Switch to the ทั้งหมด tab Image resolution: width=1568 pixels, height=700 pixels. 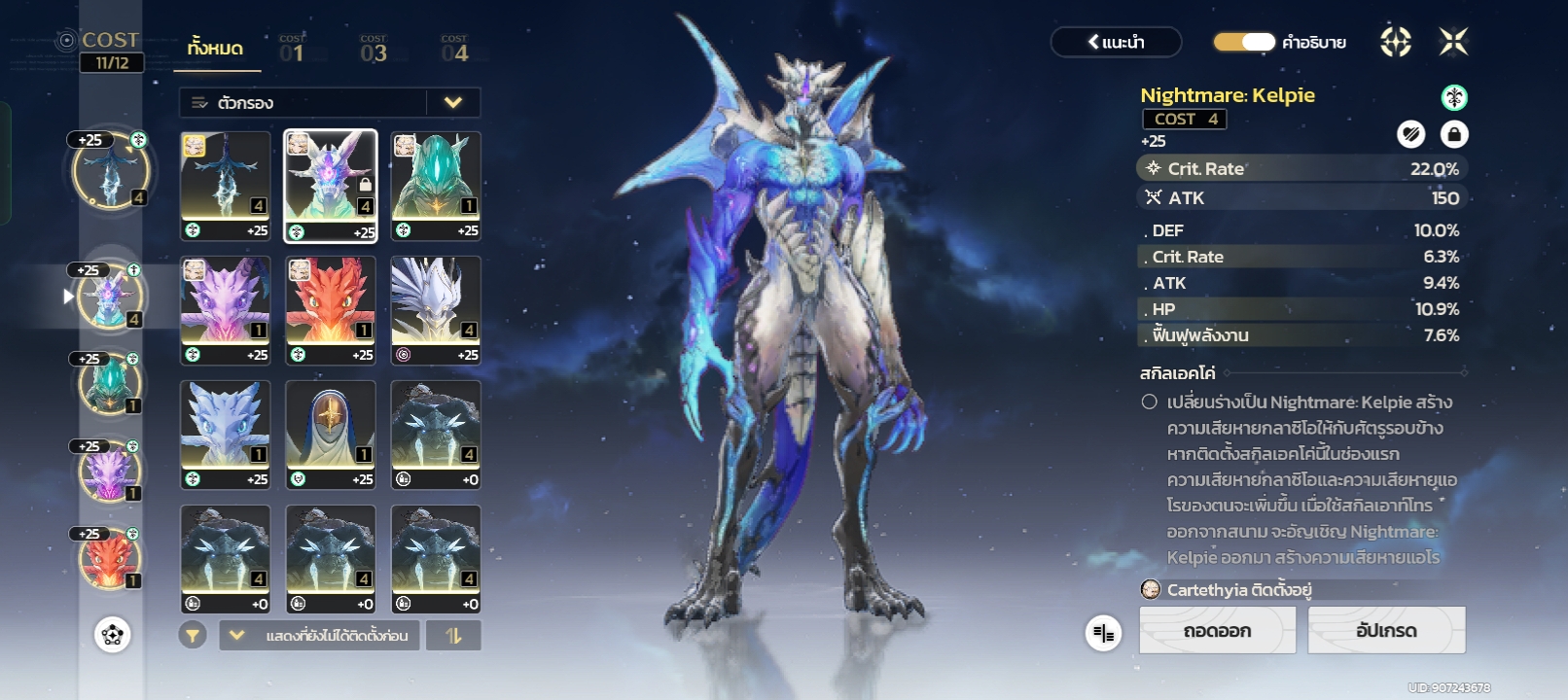pos(216,49)
